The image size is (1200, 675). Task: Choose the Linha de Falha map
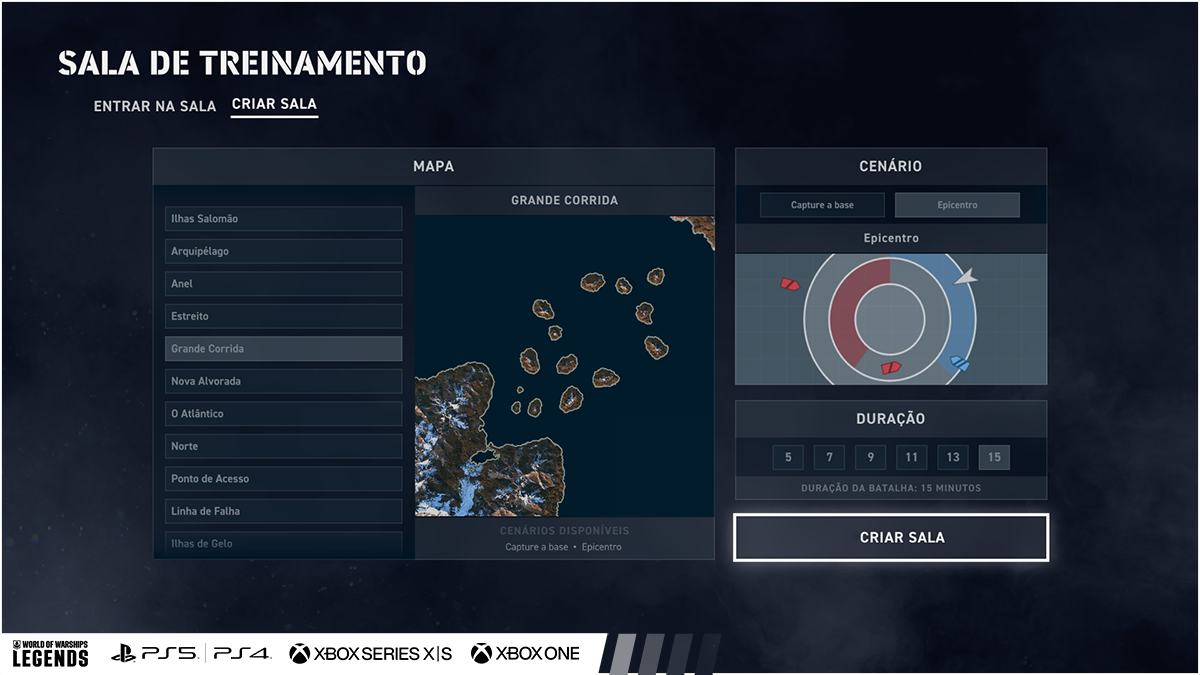point(283,511)
